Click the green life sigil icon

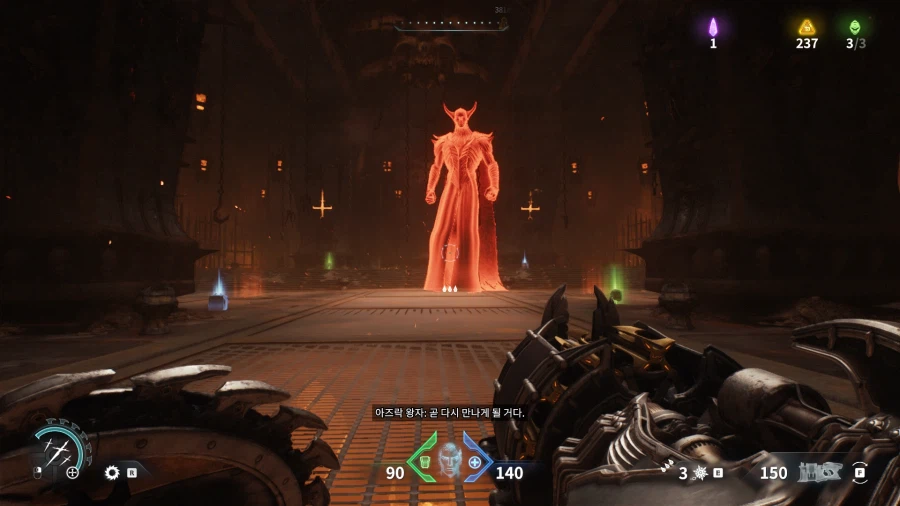(855, 27)
